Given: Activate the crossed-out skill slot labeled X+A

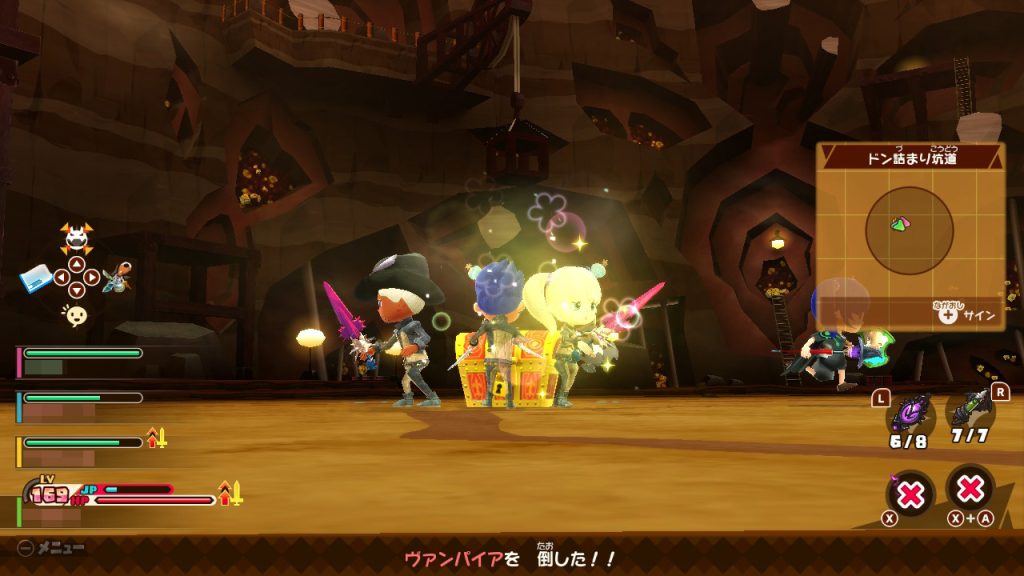Looking at the screenshot, I should 970,489.
